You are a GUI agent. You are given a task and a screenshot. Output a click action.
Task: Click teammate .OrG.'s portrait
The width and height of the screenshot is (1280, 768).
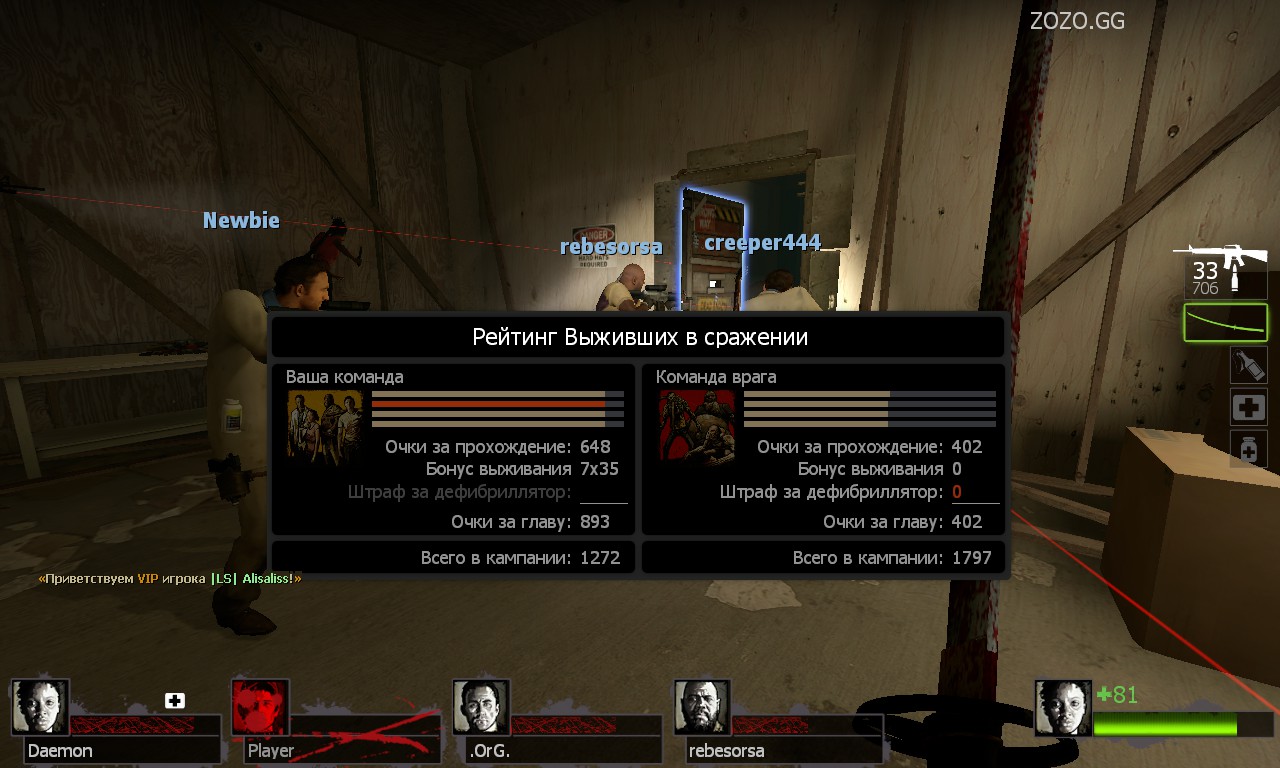tap(482, 708)
